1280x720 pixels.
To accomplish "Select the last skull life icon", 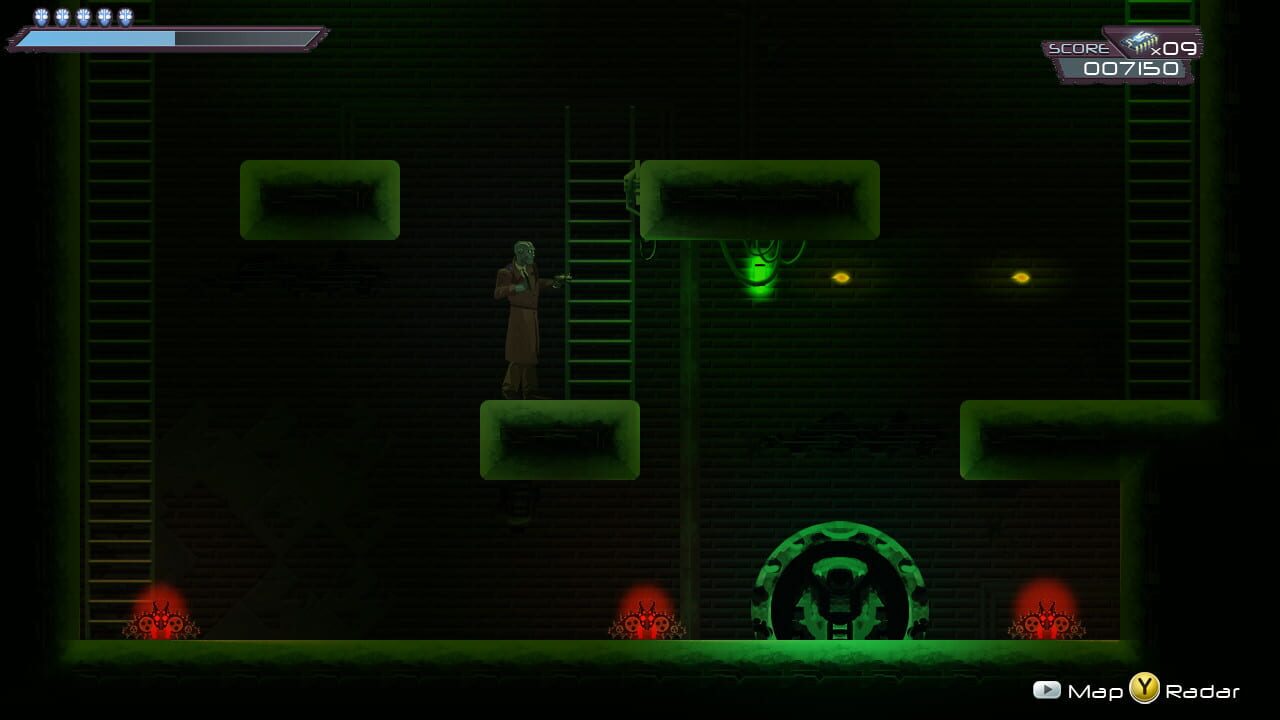I will point(124,15).
